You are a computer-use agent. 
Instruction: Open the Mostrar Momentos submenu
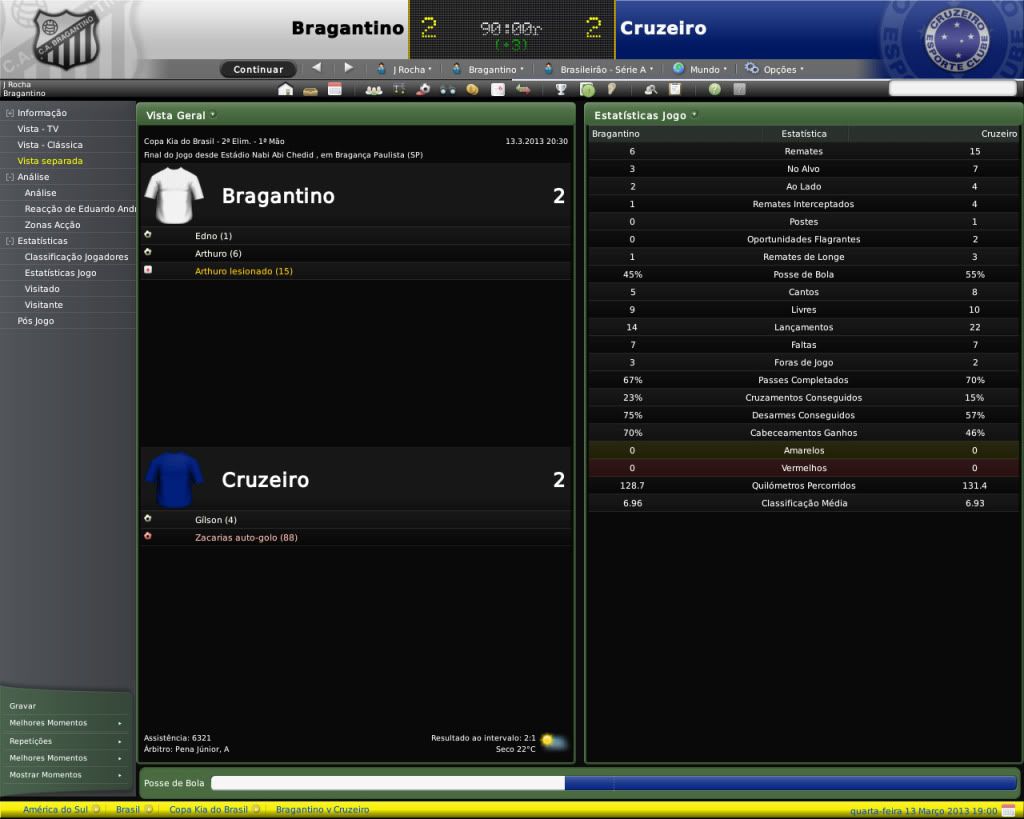(65, 775)
